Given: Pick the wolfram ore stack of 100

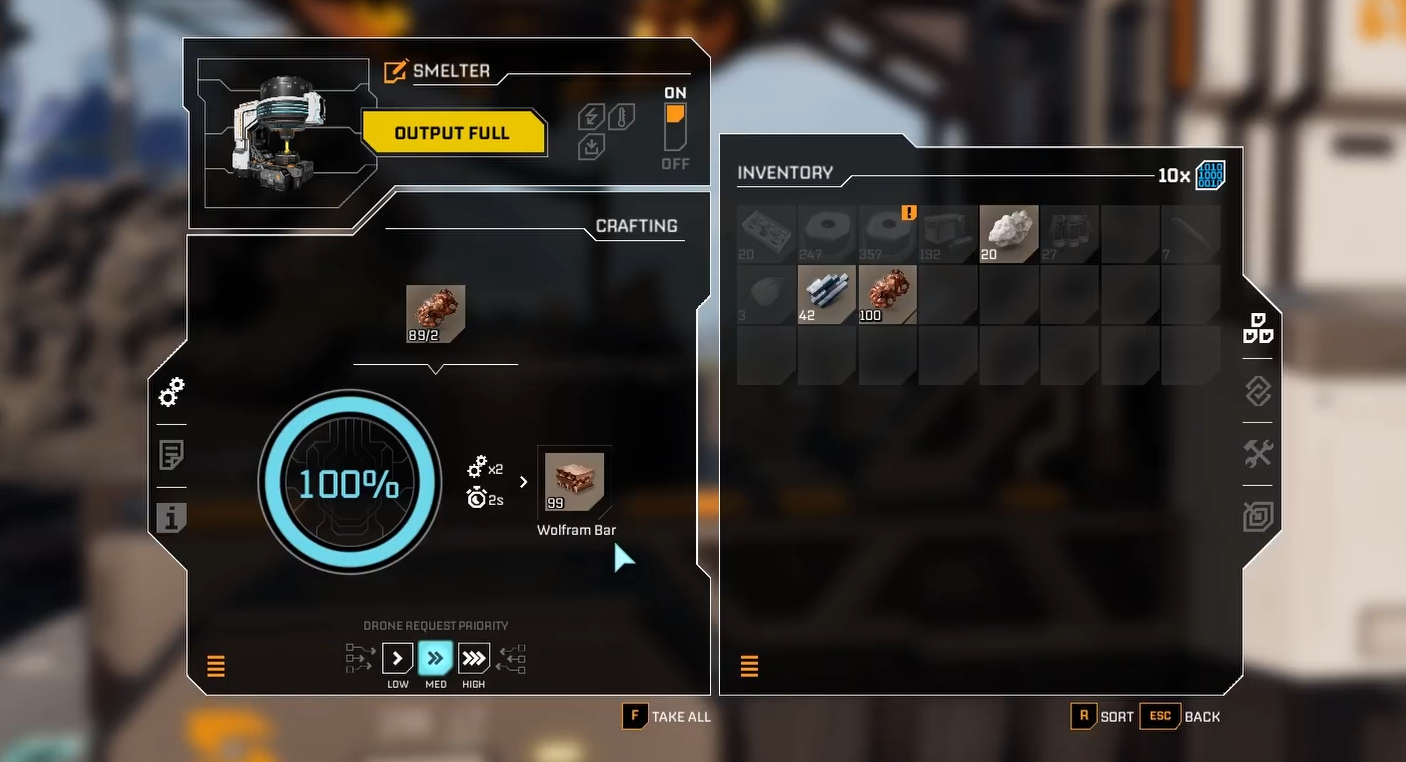Looking at the screenshot, I should [887, 295].
